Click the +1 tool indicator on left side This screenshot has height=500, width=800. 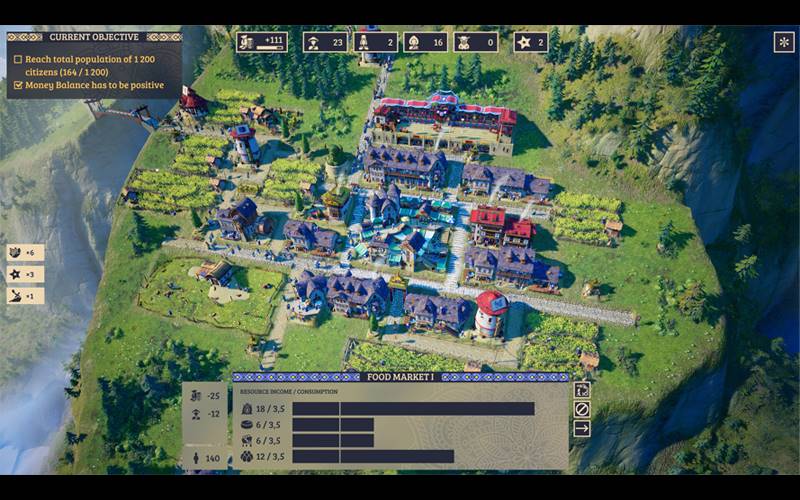[25, 296]
